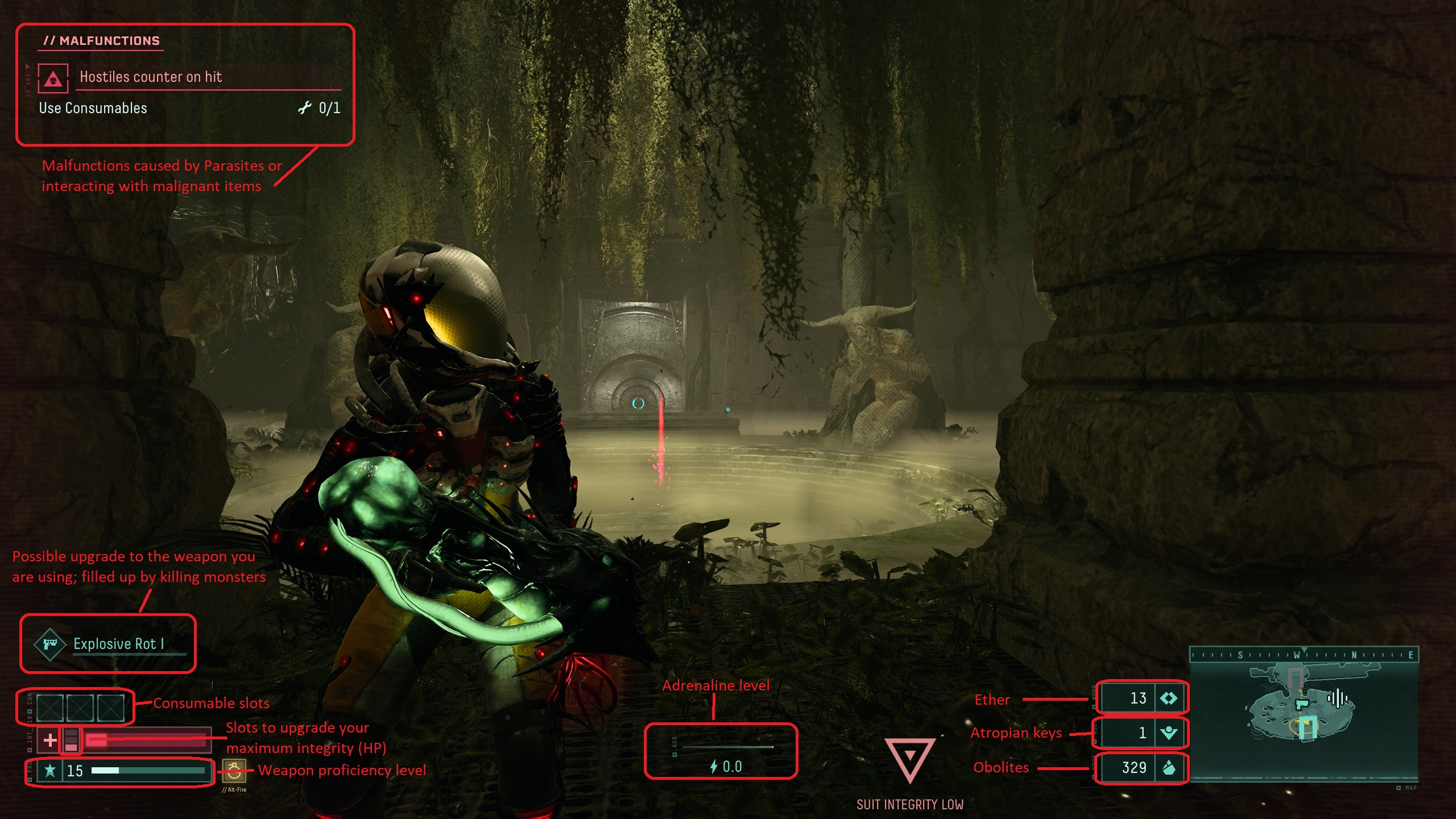Image resolution: width=1456 pixels, height=819 pixels.
Task: Click the compass strip above the minimap
Action: coord(1304,655)
